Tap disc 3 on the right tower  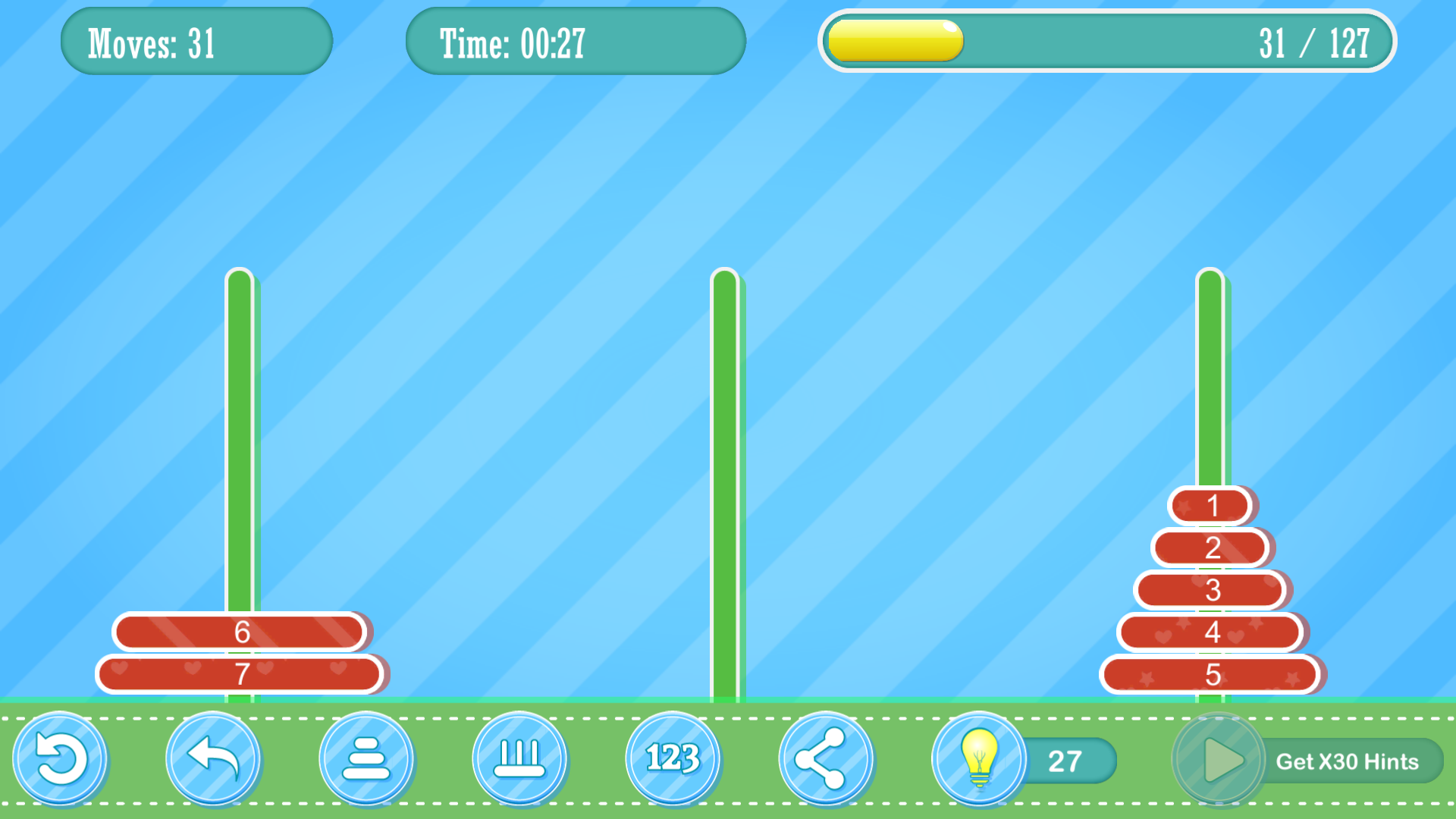(x=1211, y=589)
